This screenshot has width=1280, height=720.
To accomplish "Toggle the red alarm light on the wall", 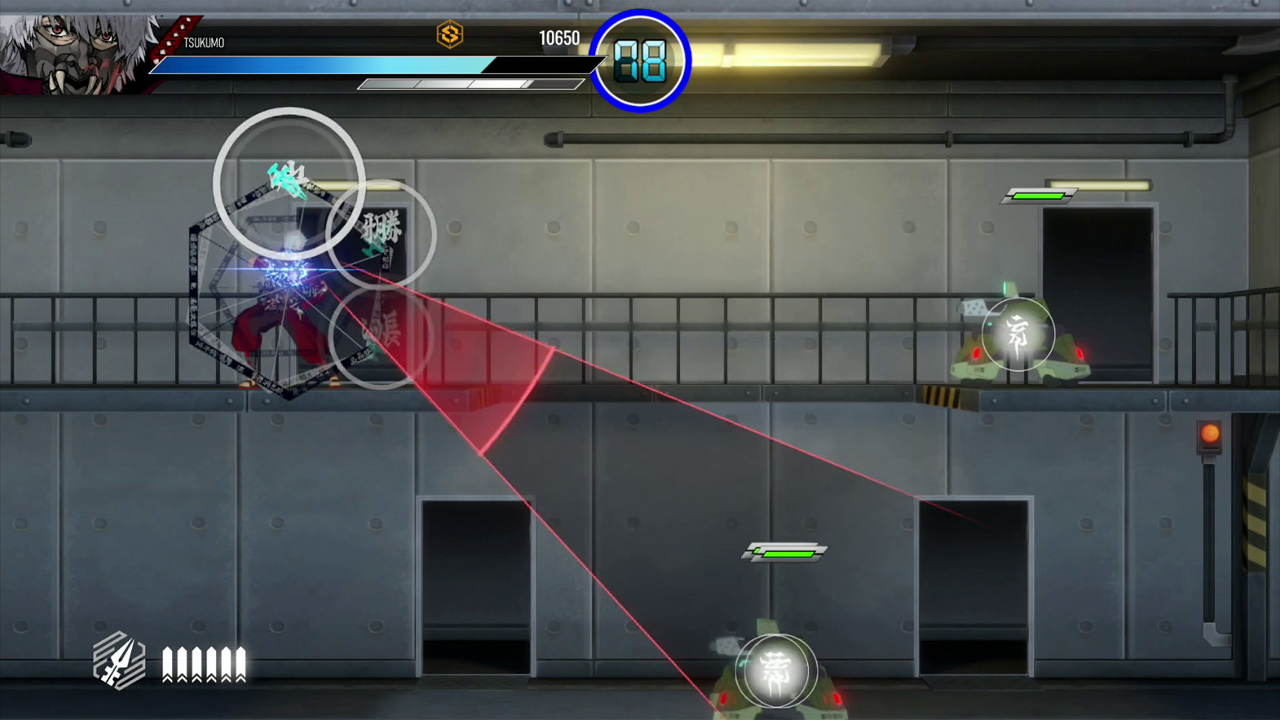I will (1210, 433).
